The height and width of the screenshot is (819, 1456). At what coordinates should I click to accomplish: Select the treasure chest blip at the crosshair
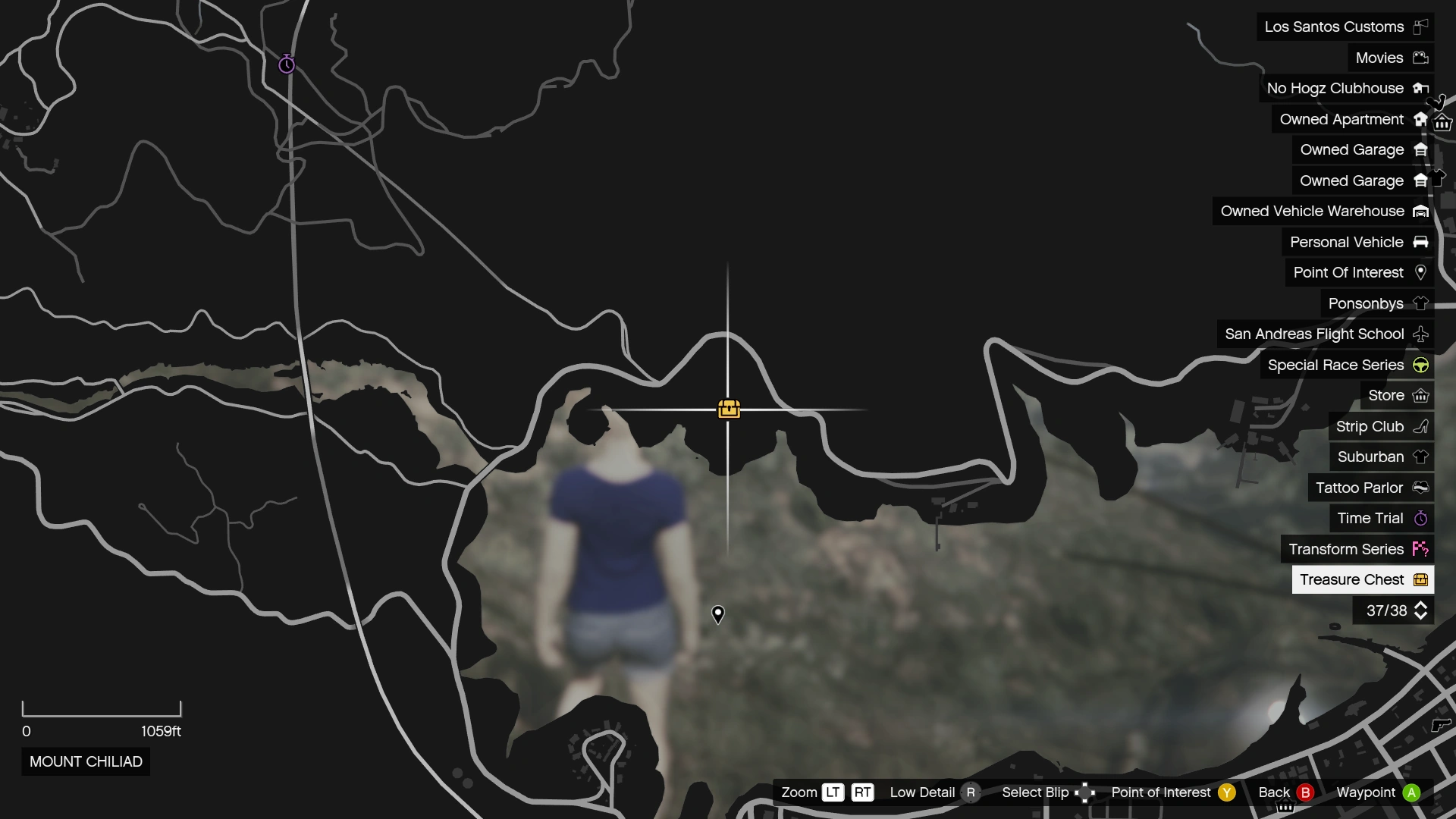[729, 408]
